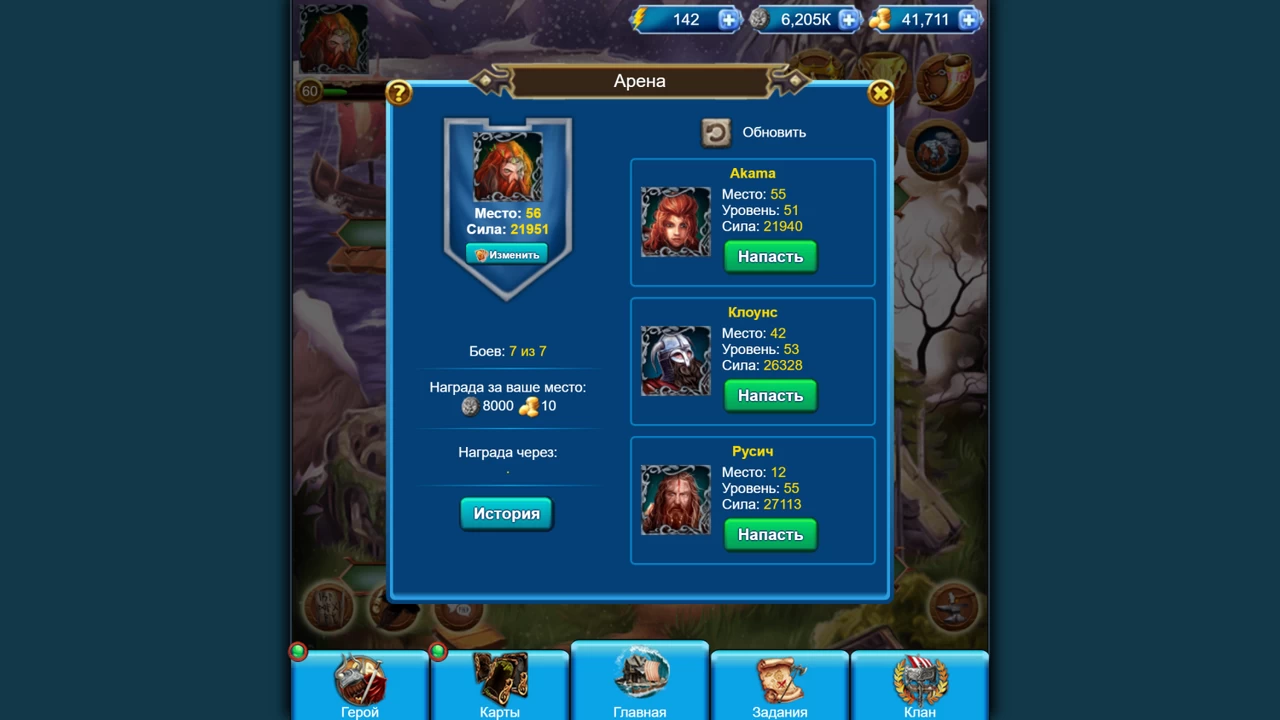Screen dimensions: 1280x720
Task: Open the История battle history
Action: pyautogui.click(x=506, y=514)
